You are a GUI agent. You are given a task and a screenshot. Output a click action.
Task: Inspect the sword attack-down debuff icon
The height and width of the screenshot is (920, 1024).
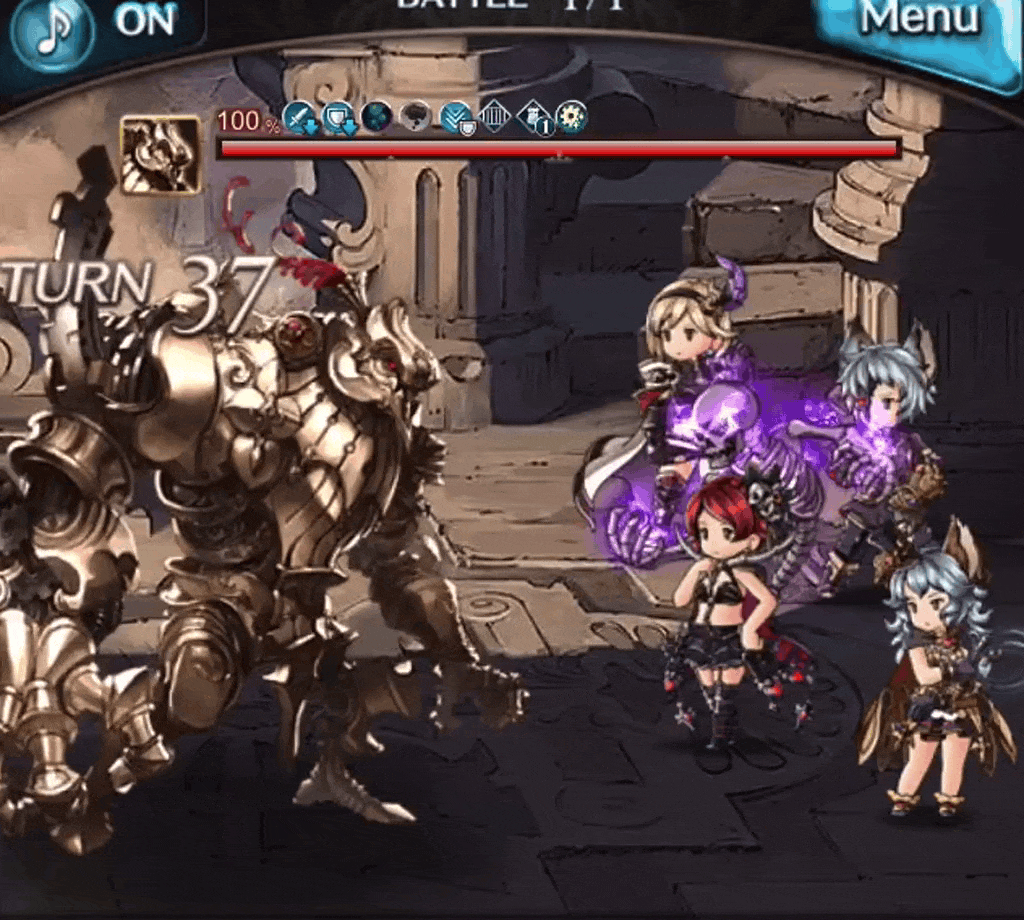300,118
